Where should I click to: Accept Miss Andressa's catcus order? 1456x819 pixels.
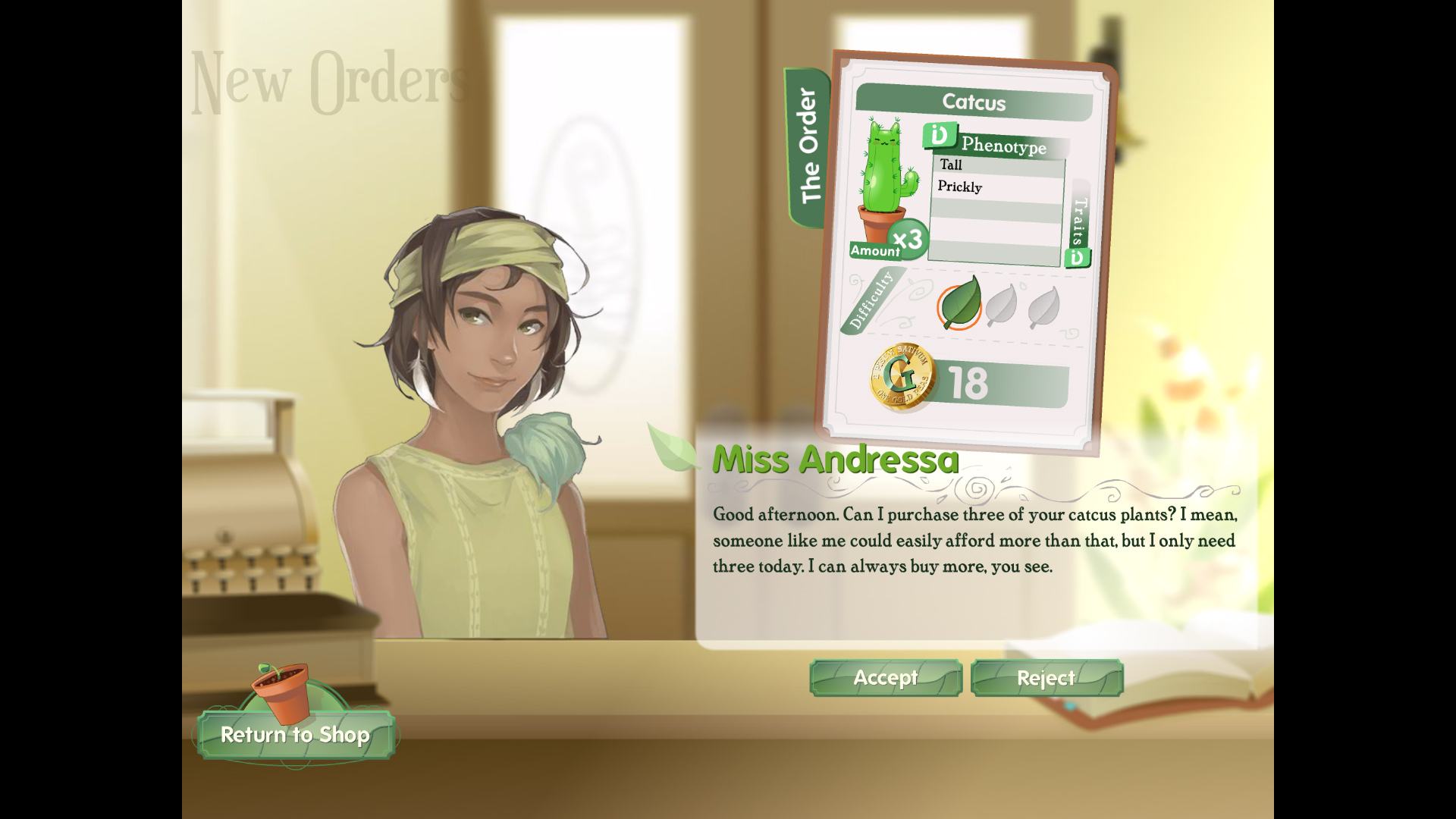pos(886,678)
